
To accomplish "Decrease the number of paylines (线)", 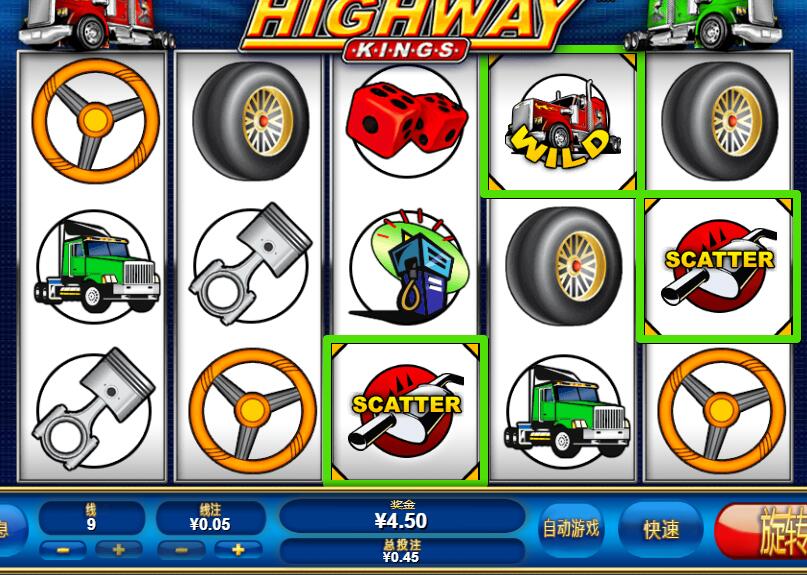I will (61, 550).
